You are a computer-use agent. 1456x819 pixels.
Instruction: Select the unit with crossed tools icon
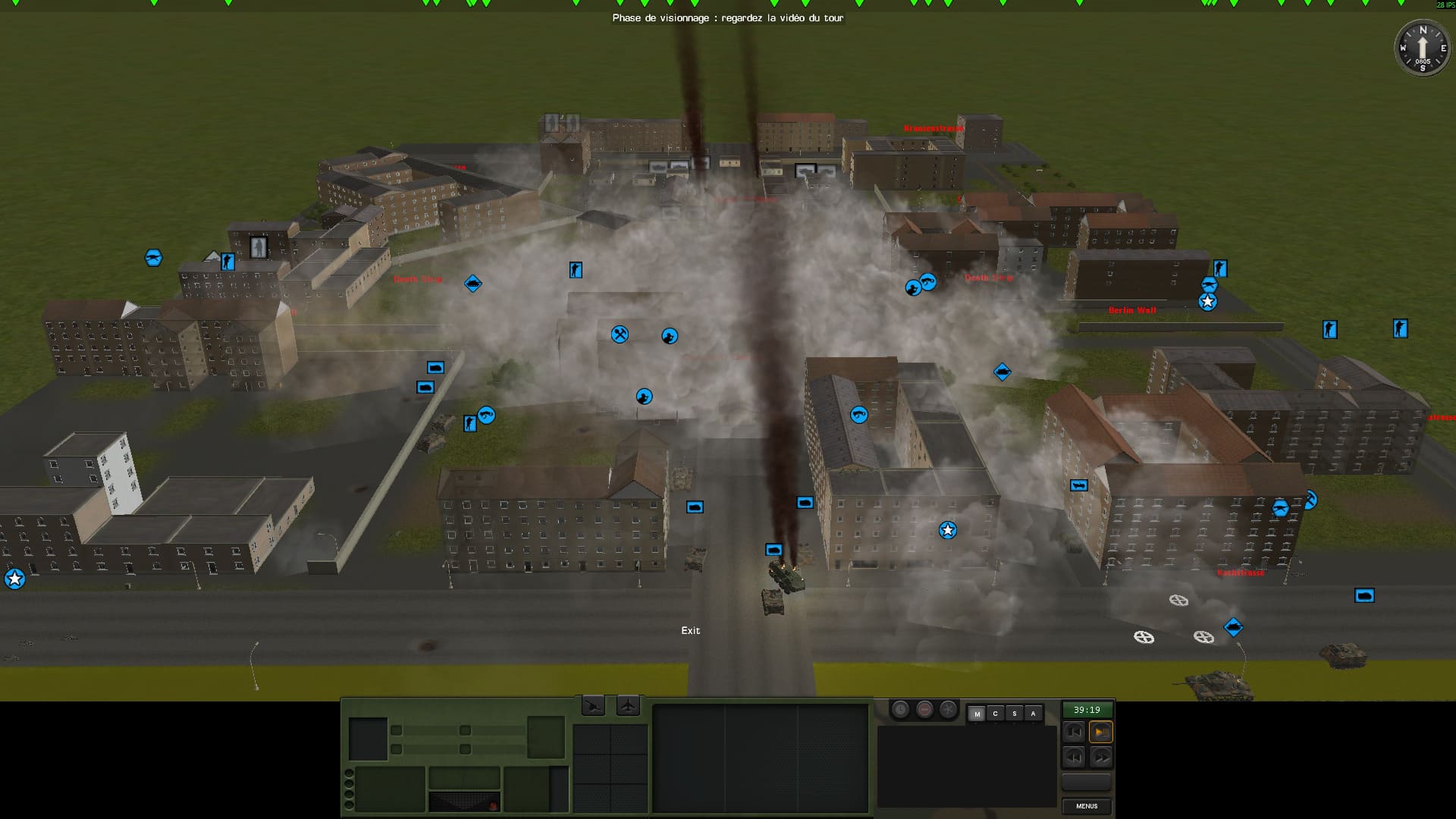point(620,334)
